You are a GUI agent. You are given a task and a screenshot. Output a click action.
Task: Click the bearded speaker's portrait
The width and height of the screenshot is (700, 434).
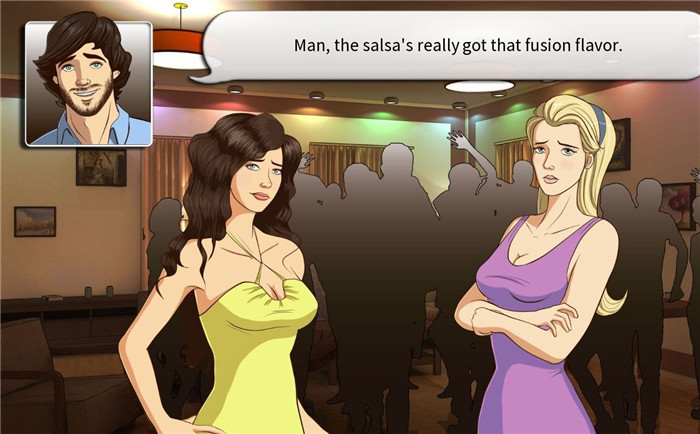click(88, 83)
